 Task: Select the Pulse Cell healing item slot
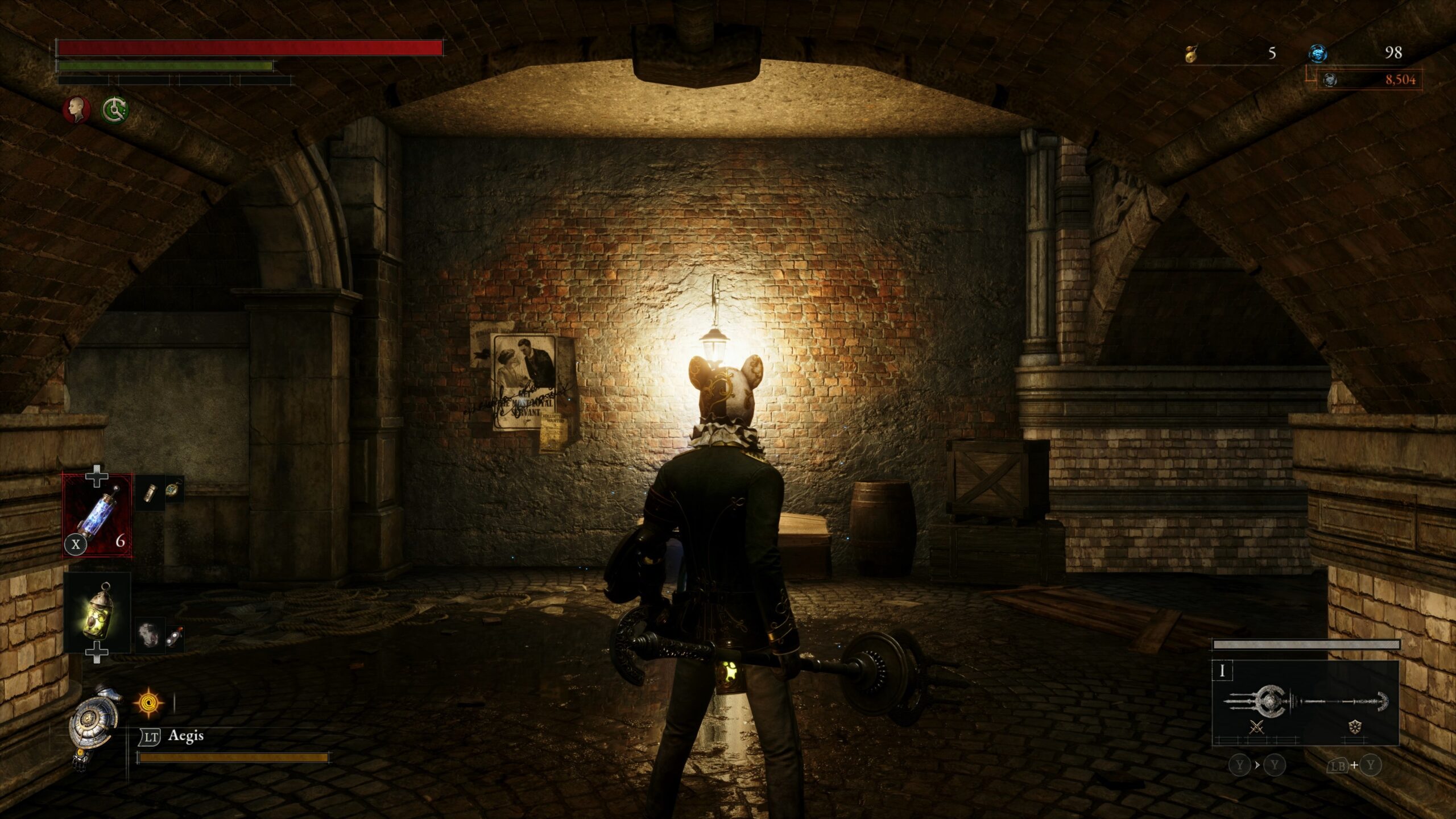[97, 516]
